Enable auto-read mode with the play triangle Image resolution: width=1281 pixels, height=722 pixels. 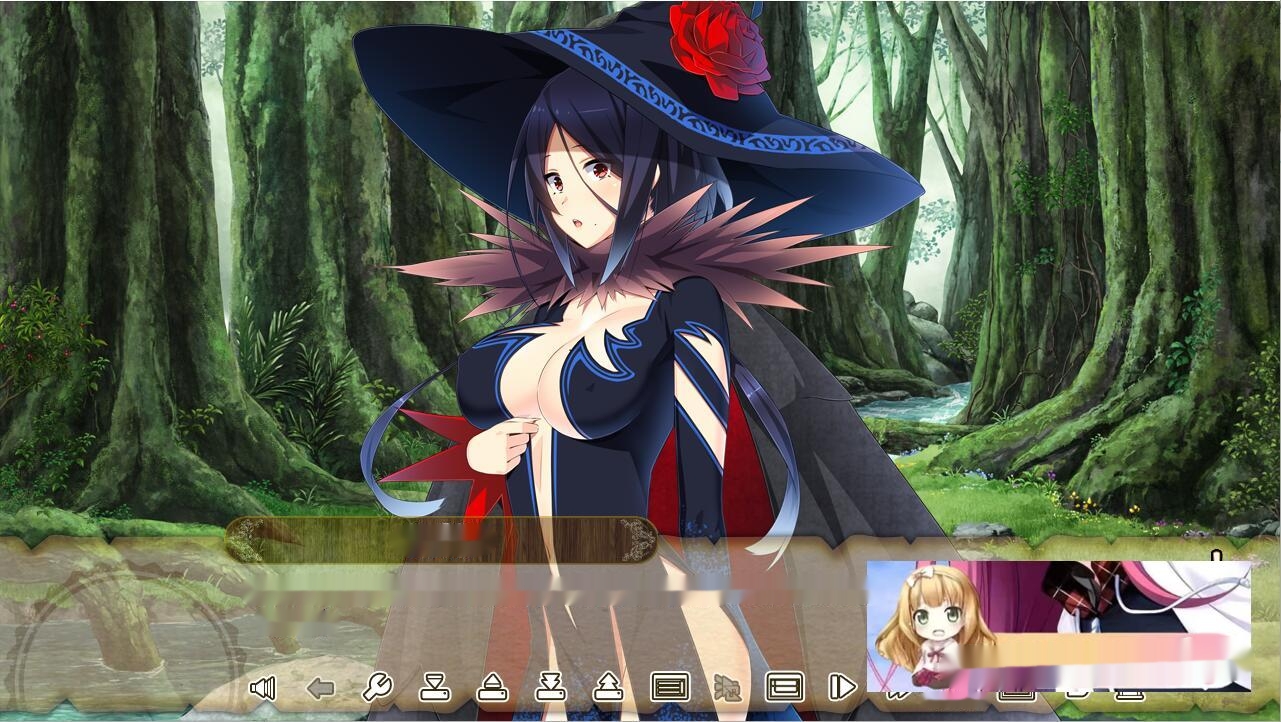843,687
